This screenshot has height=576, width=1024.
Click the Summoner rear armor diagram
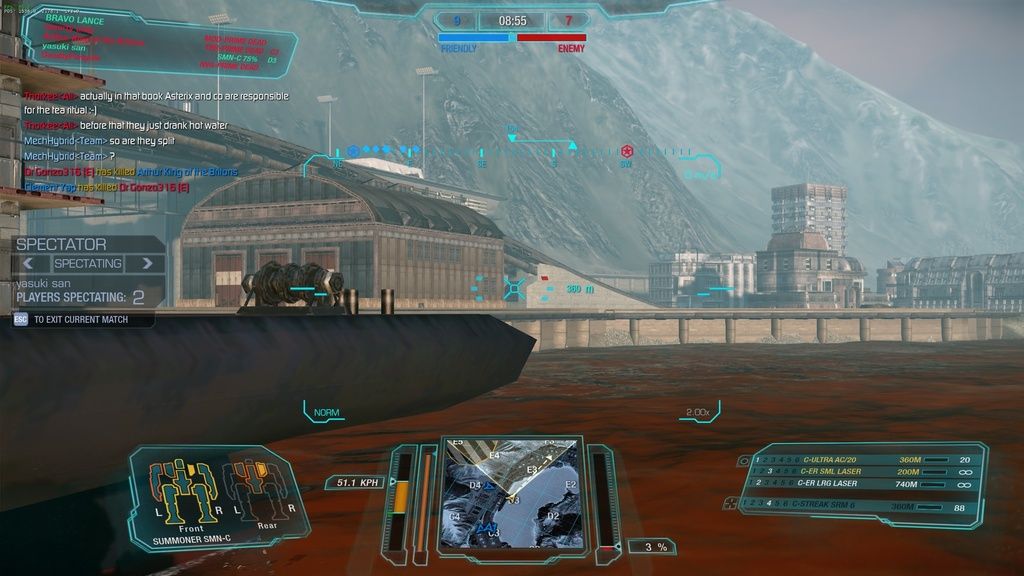click(x=254, y=490)
